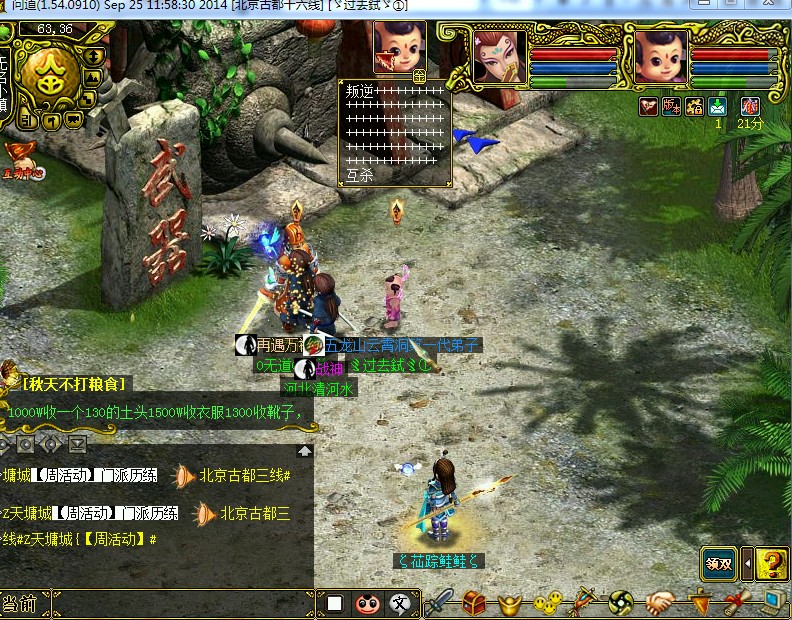The width and height of the screenshot is (792, 620).
Task: Open the yellow smiley faces friends icon
Action: click(546, 603)
